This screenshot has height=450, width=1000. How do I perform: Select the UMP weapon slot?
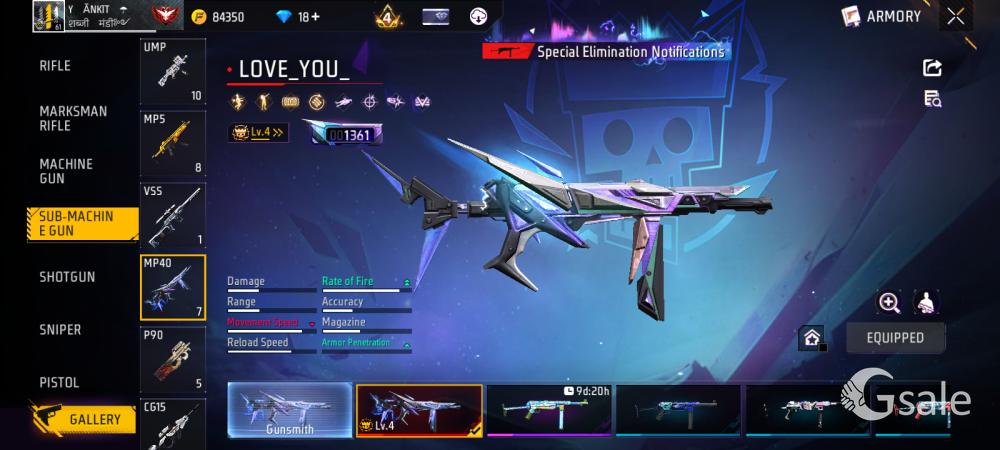coord(173,72)
